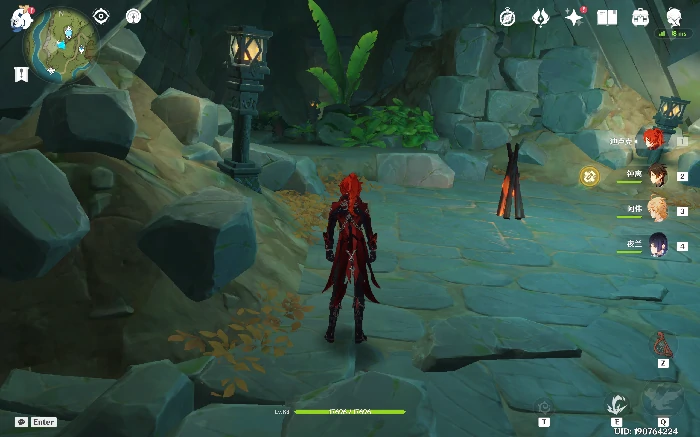Open the quest exclamation mark icon

tap(20, 74)
